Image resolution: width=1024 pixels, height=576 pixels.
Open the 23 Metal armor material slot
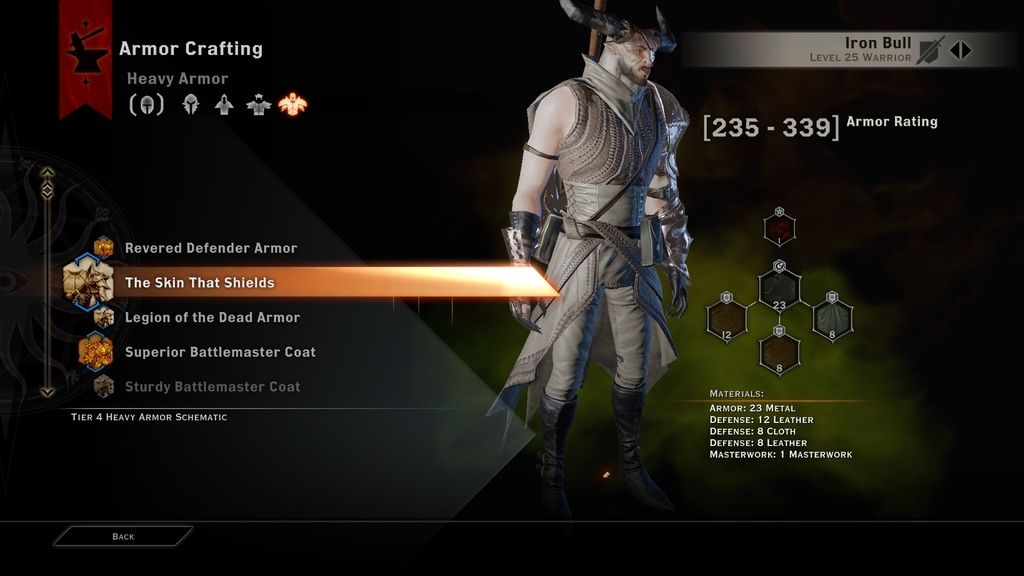click(x=779, y=290)
